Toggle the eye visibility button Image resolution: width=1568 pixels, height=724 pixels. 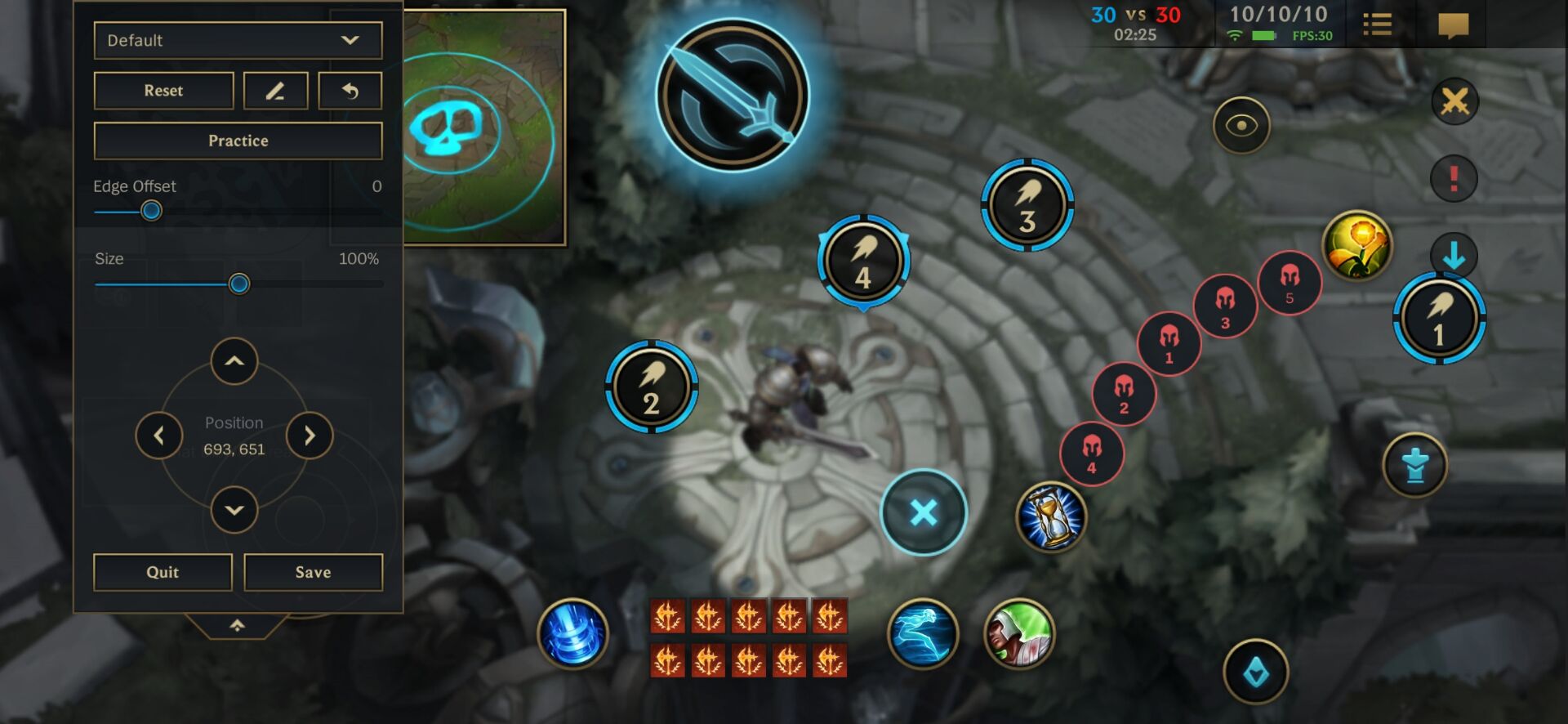[x=1241, y=126]
